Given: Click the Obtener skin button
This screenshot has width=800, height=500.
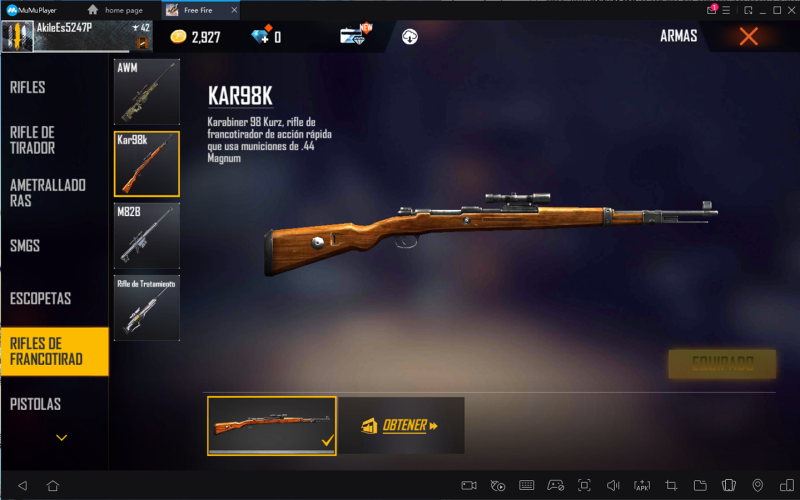Looking at the screenshot, I should point(401,426).
